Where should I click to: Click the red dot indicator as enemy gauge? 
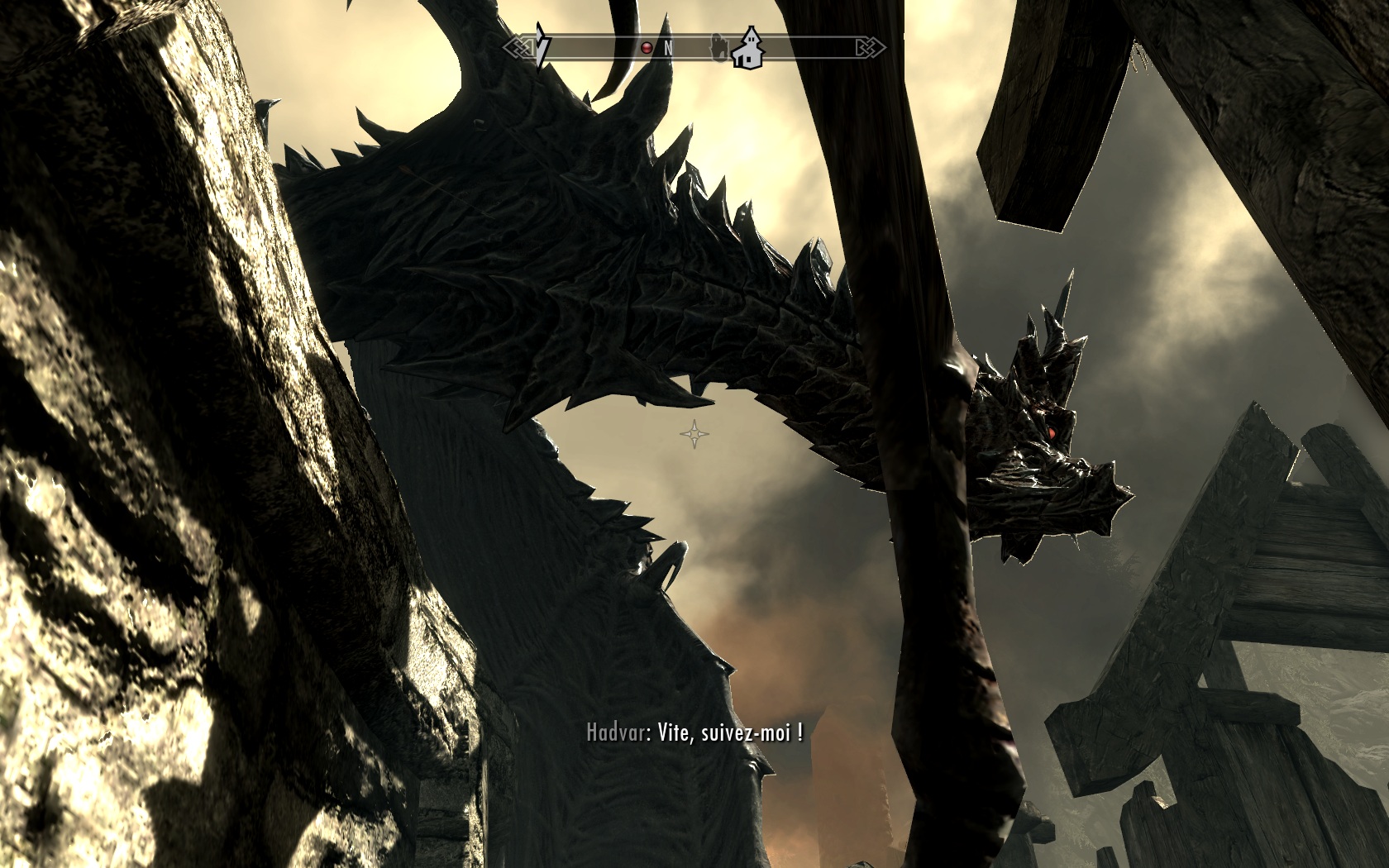click(647, 47)
